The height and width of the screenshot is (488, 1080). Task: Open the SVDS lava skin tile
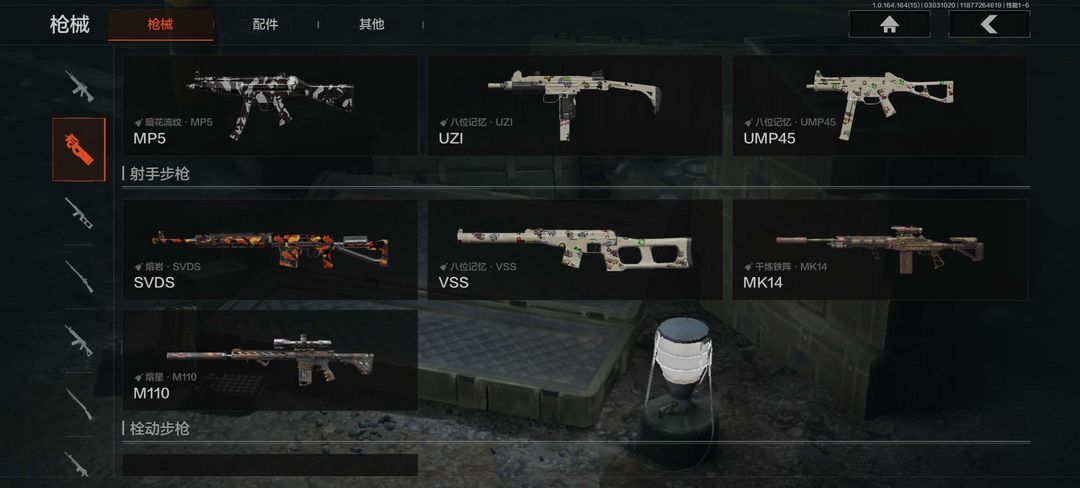[270, 249]
